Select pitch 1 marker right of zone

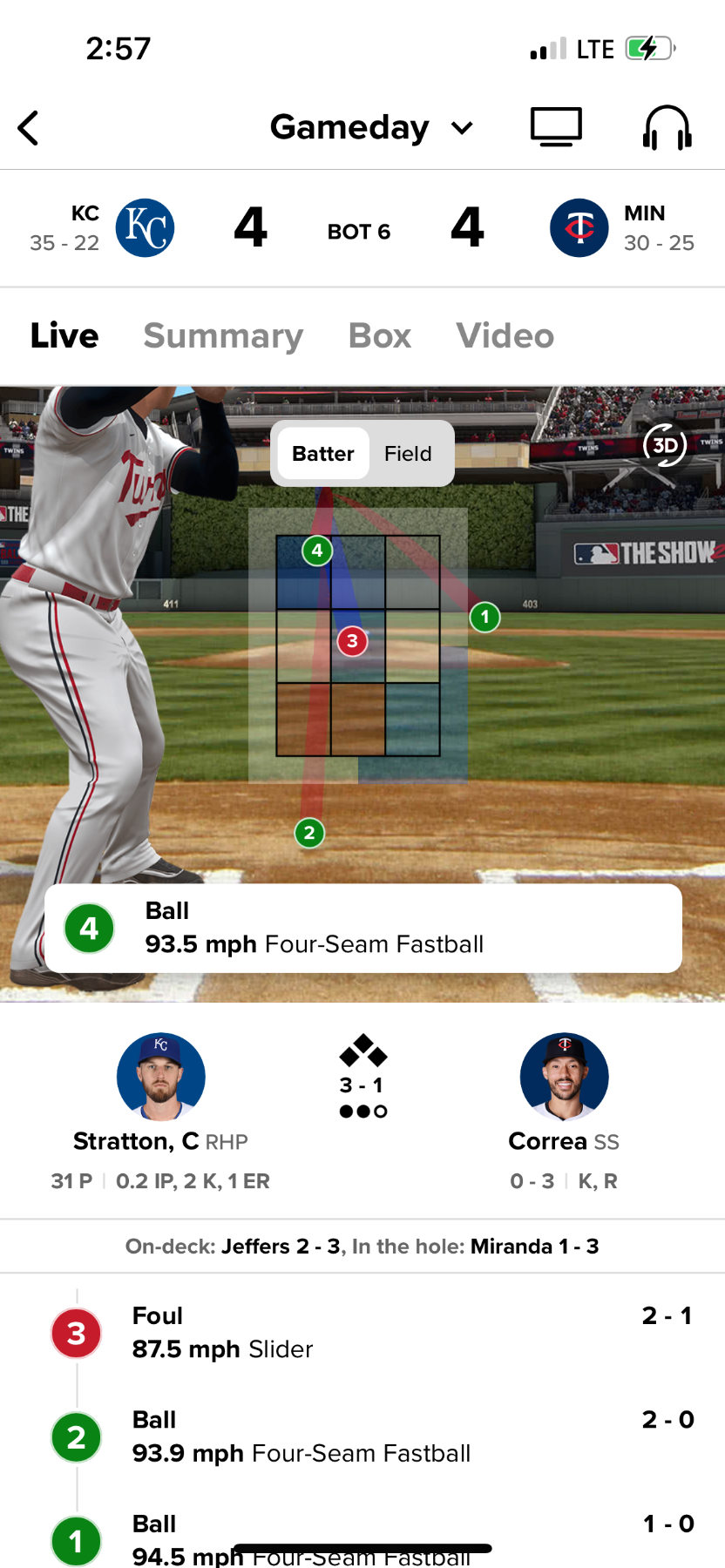click(484, 618)
